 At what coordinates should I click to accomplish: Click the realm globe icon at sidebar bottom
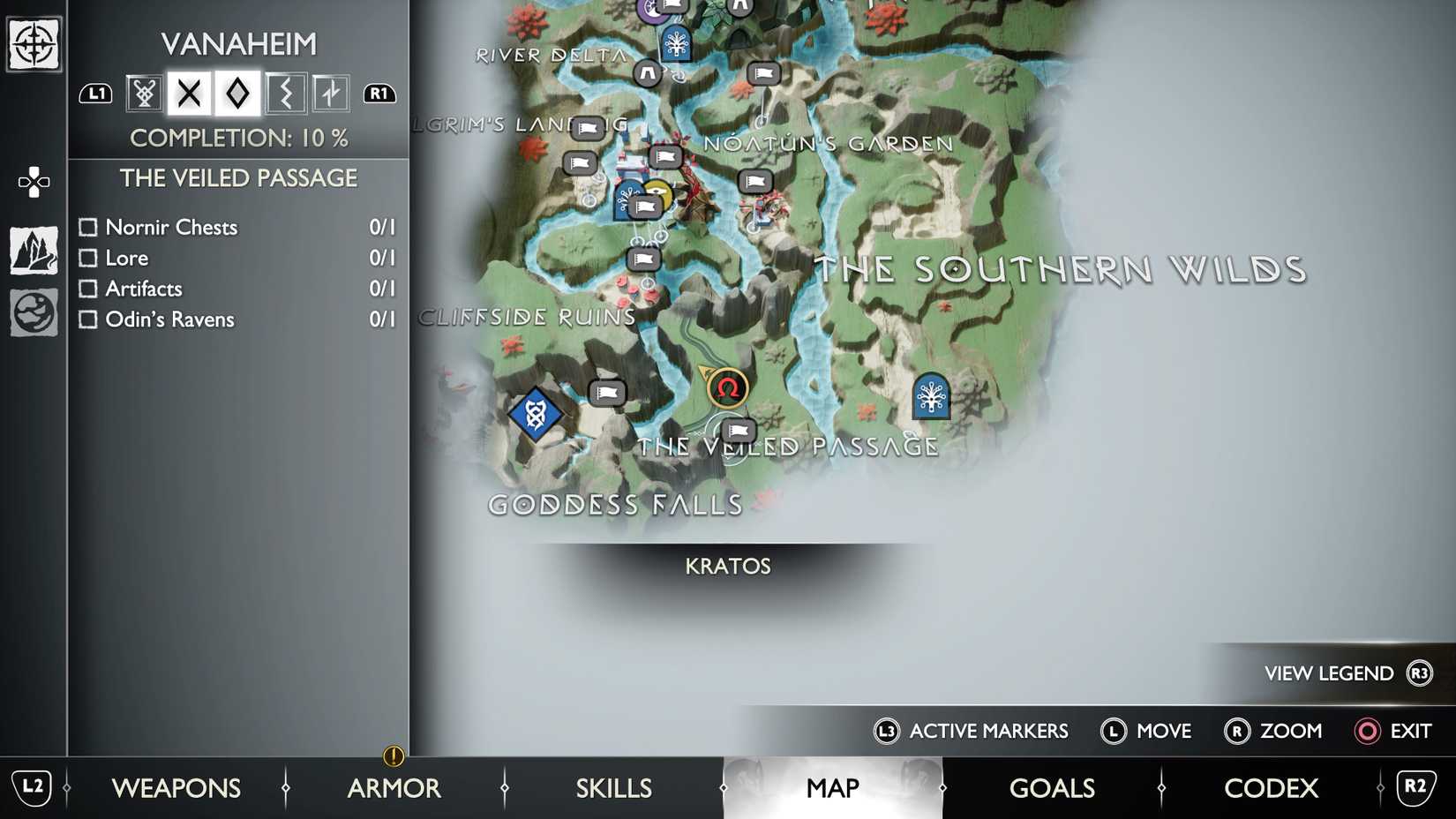click(x=33, y=311)
